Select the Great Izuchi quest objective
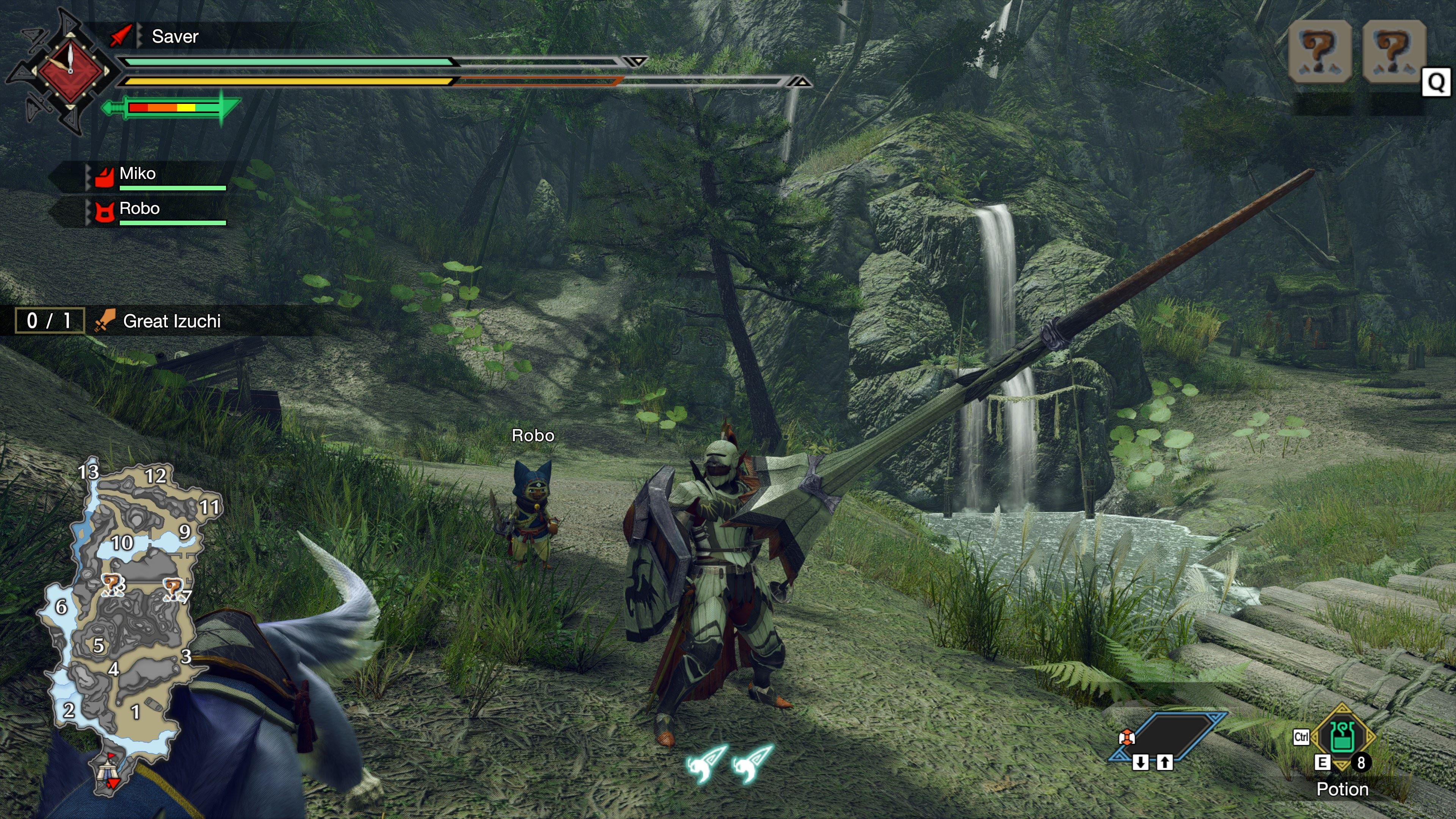The height and width of the screenshot is (819, 1456). (x=171, y=321)
